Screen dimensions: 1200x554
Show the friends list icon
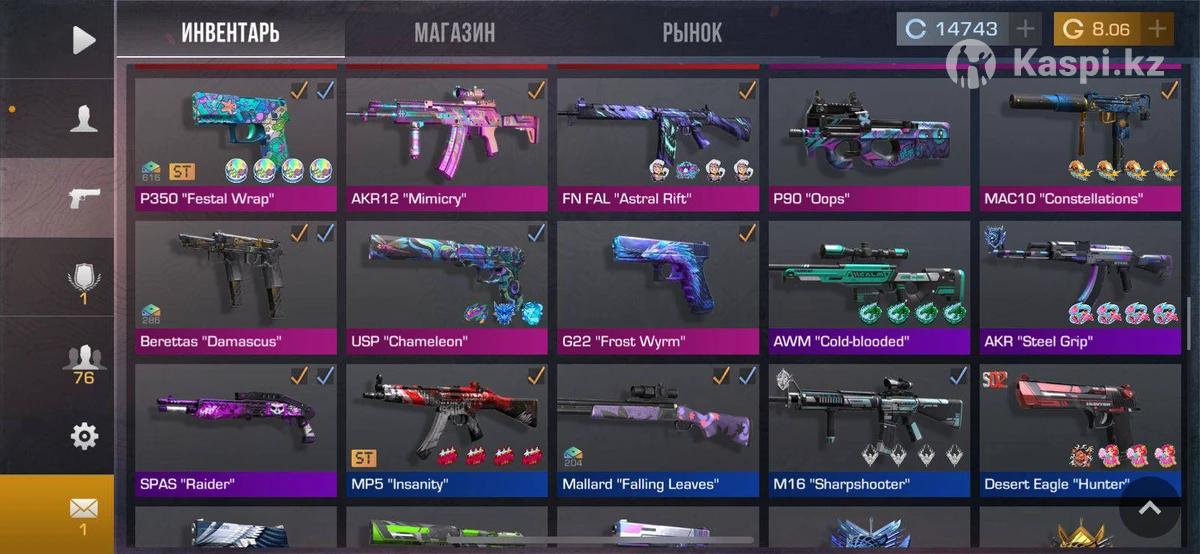pyautogui.click(x=84, y=362)
